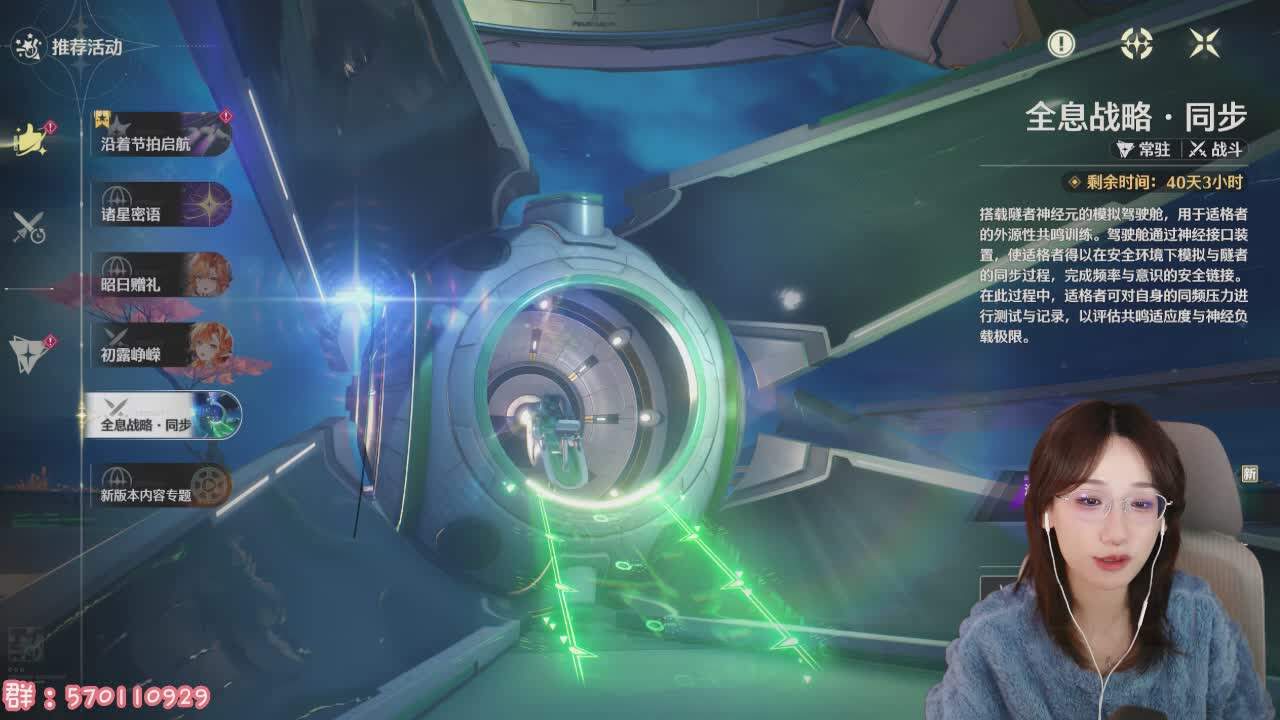
Task: Show activity info via exclamation mark icon
Action: coord(1060,43)
